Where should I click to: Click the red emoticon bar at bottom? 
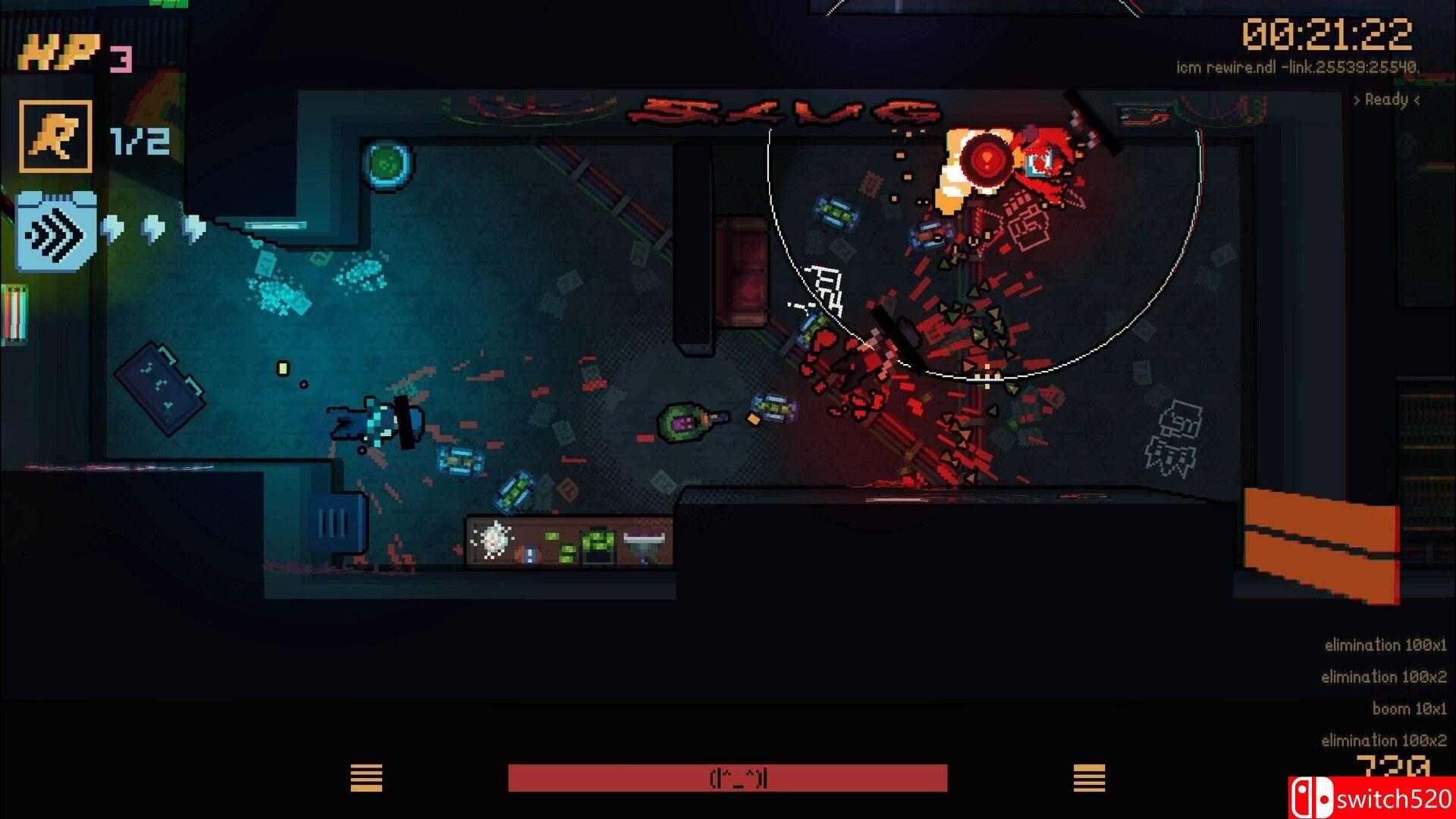727,778
